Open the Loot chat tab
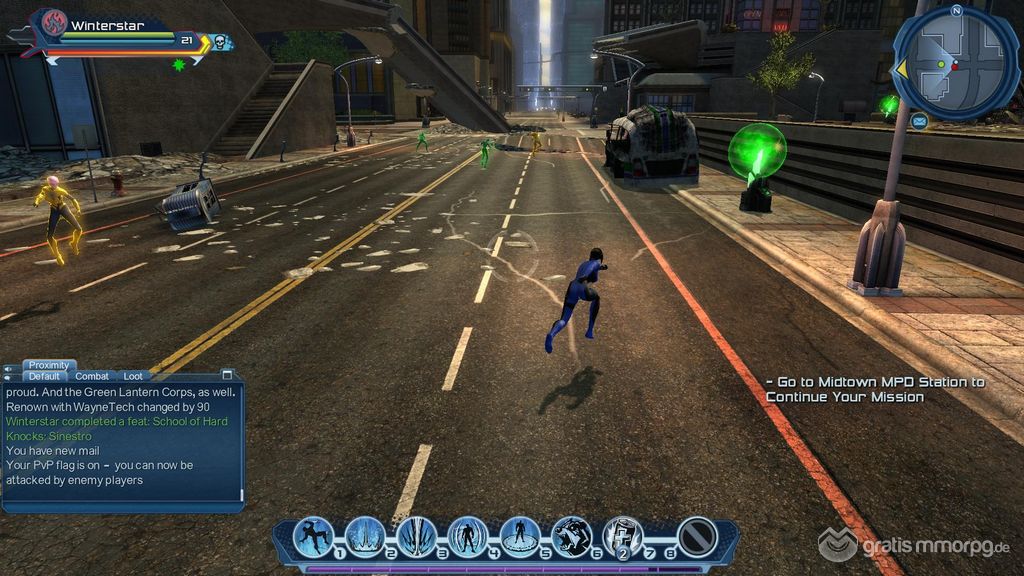Viewport: 1024px width, 576px height. tap(133, 376)
